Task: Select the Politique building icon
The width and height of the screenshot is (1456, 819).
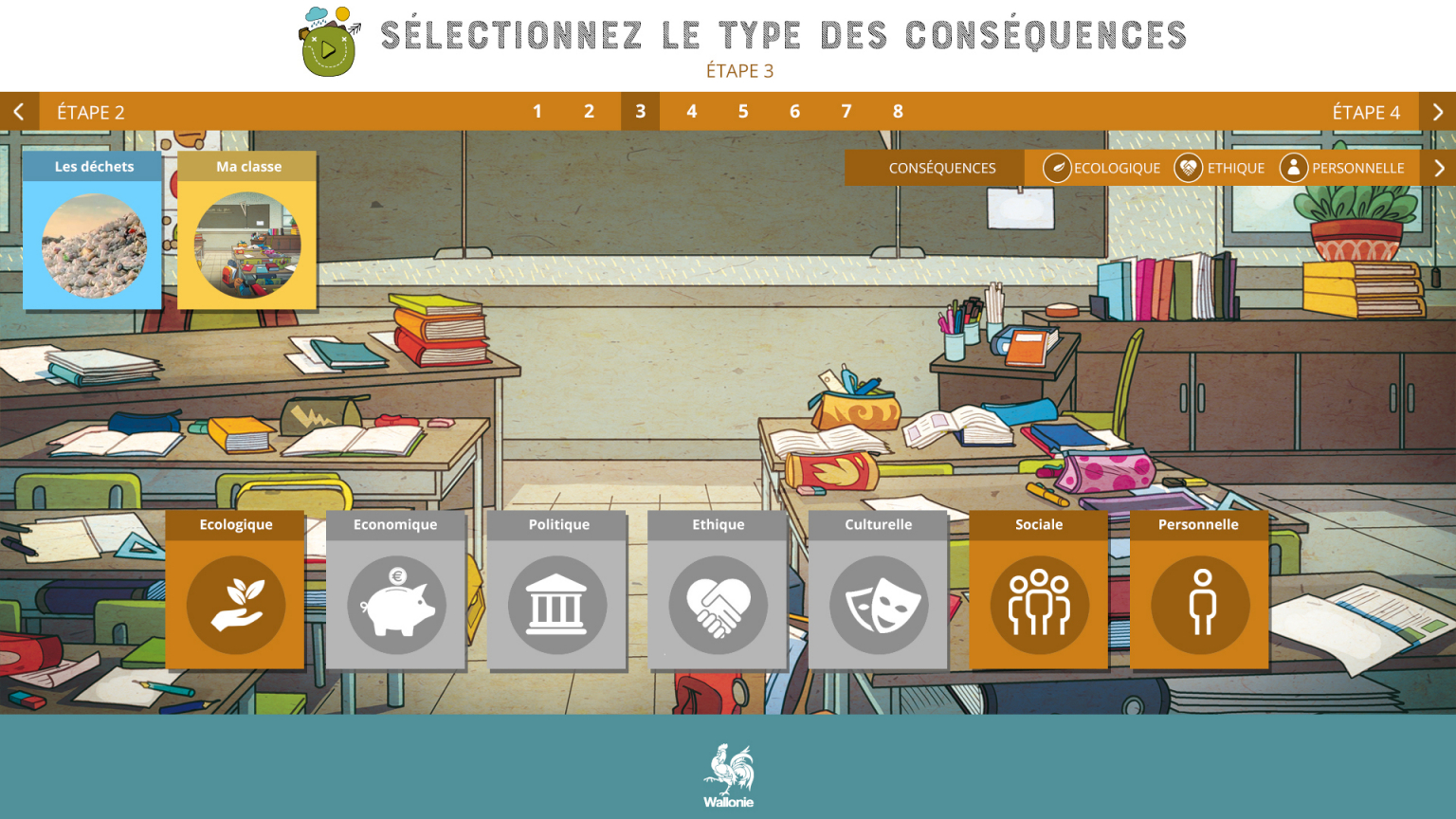Action: point(557,605)
